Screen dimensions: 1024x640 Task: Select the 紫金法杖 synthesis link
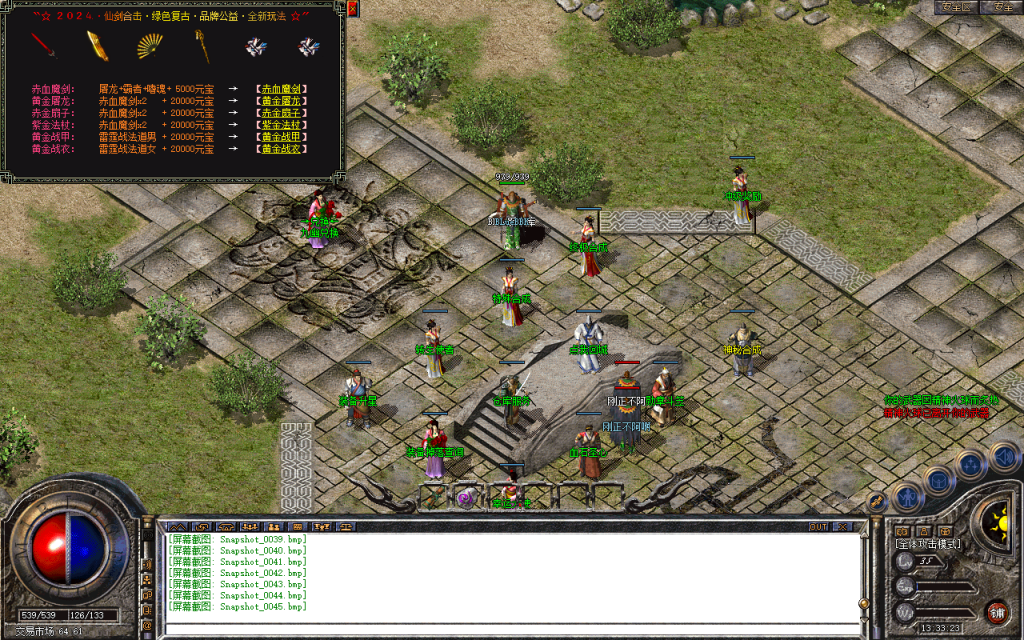pos(281,125)
